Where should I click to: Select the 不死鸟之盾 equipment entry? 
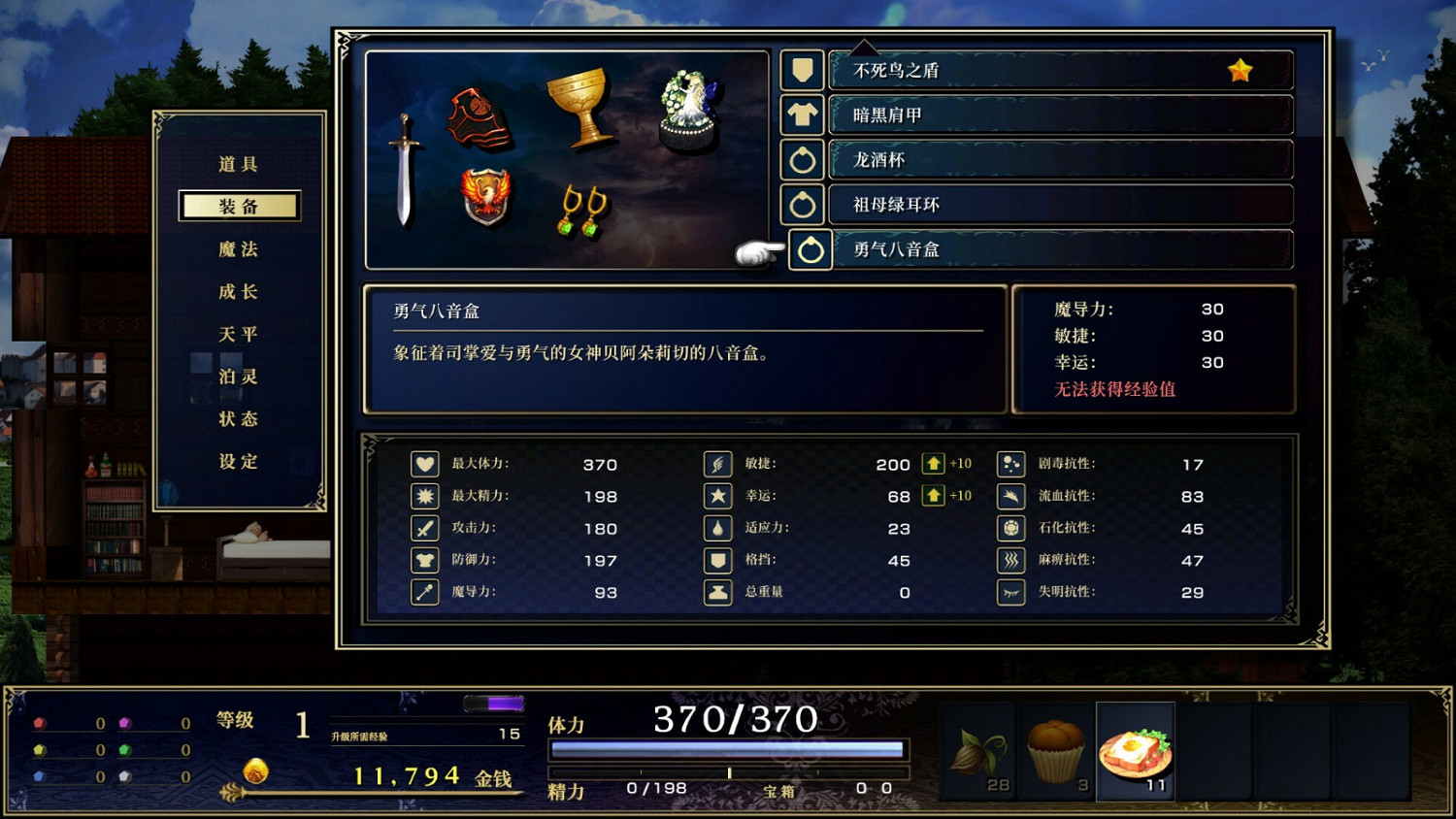(x=1058, y=69)
